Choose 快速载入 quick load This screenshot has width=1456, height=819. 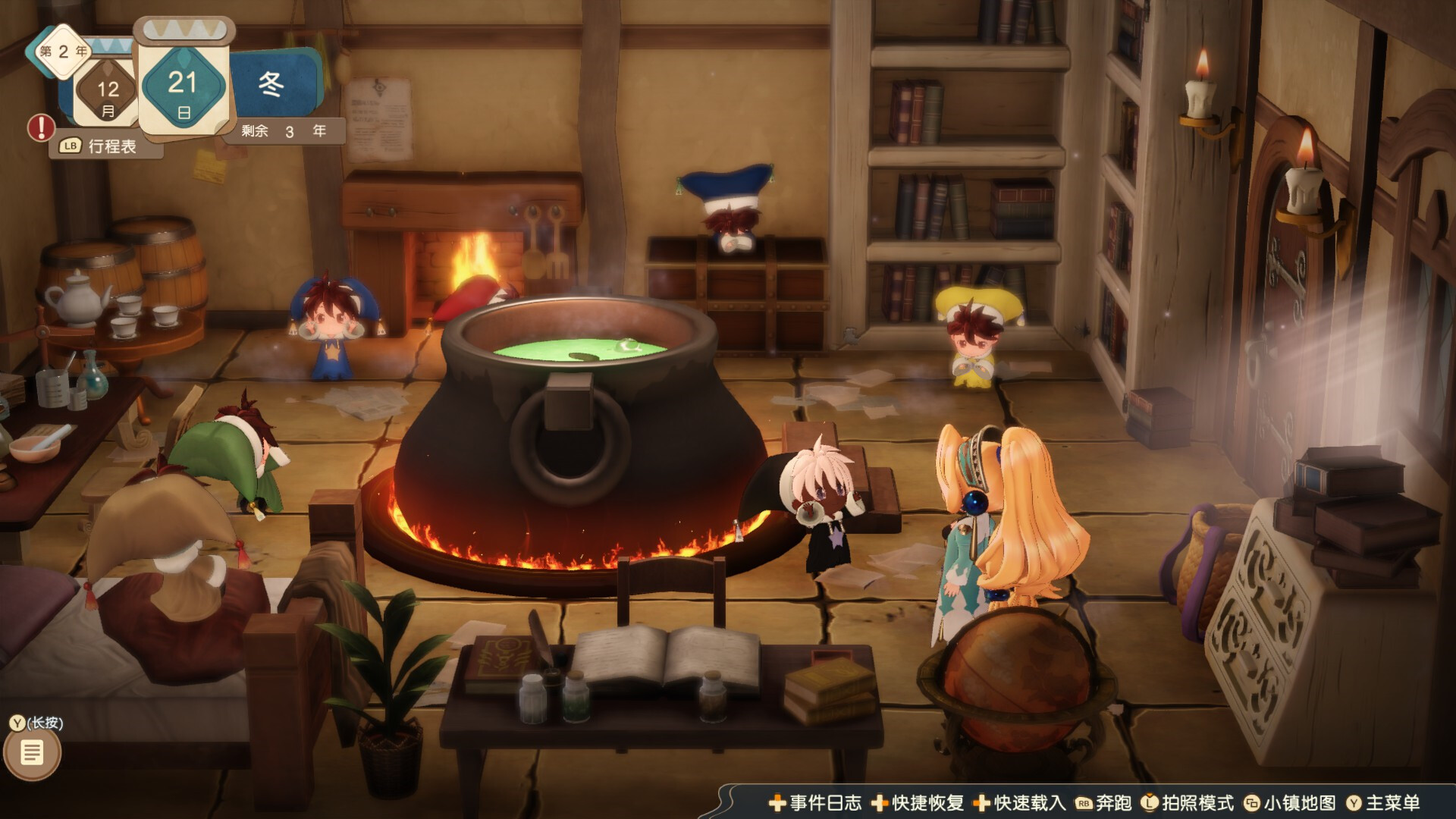(x=1020, y=802)
